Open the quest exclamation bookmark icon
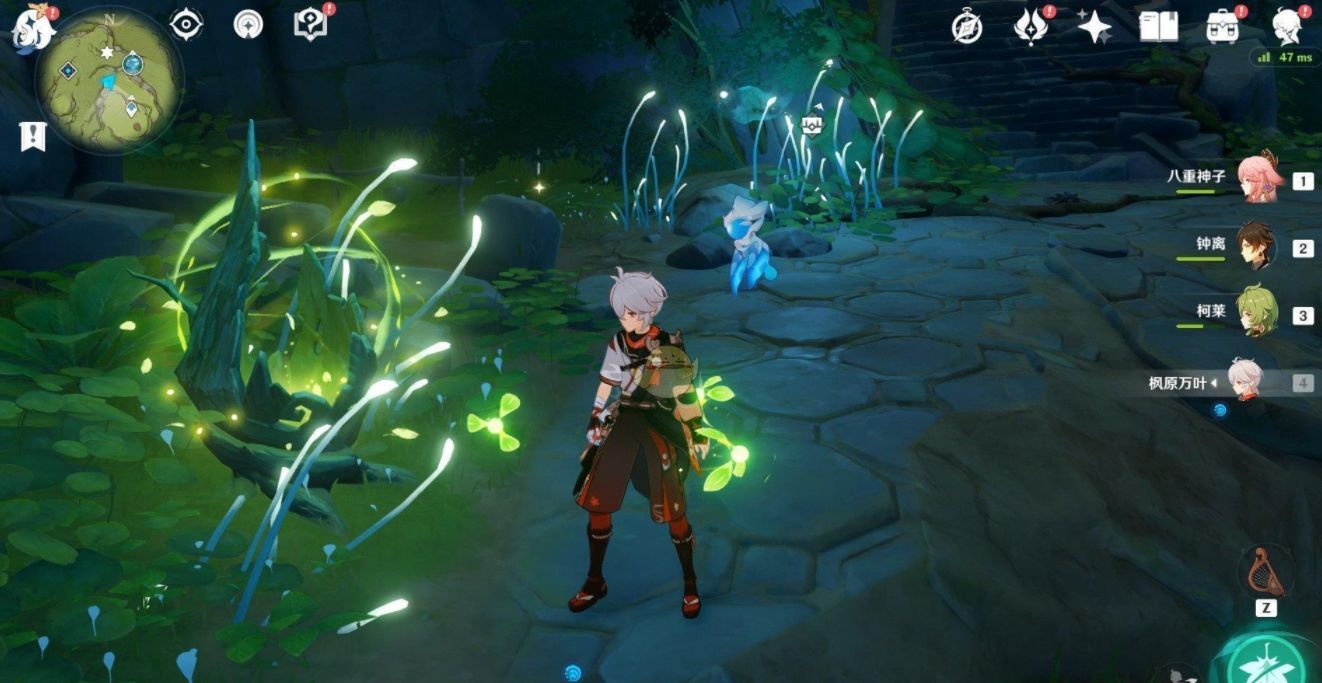 [33, 136]
